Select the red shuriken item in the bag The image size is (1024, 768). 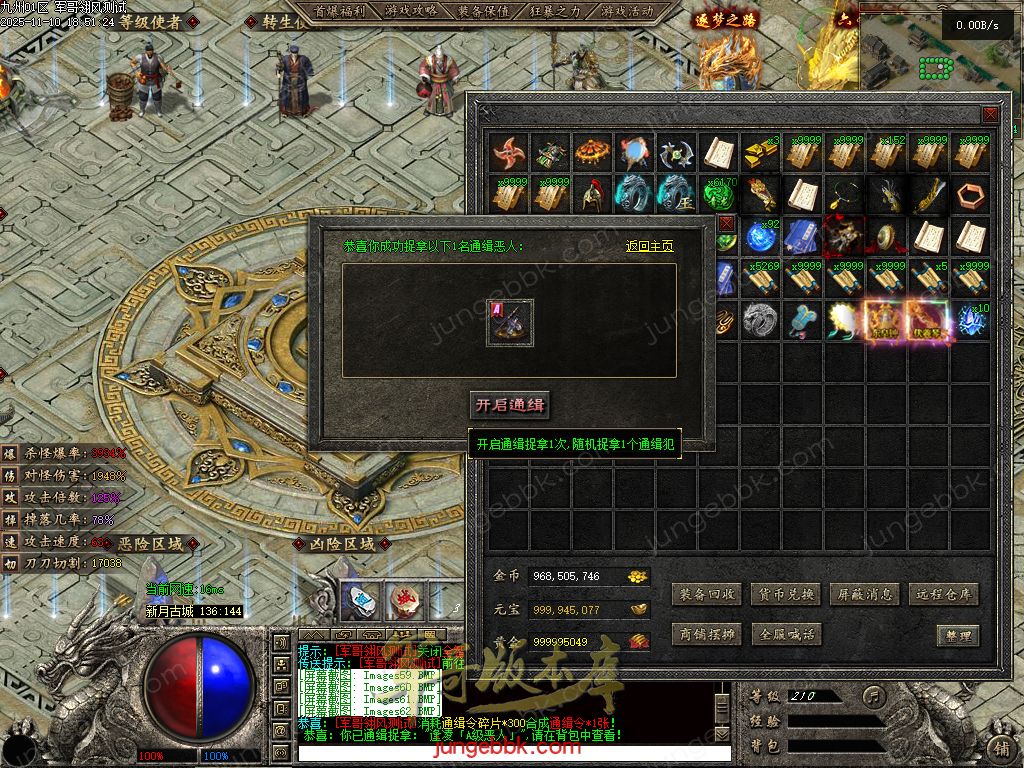(510, 153)
